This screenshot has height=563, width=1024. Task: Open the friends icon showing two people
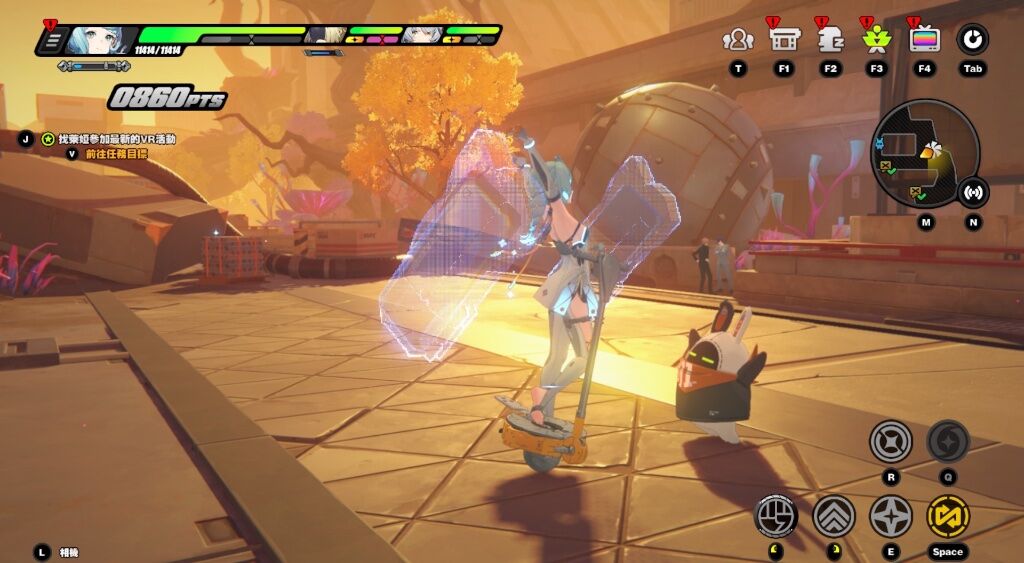738,40
